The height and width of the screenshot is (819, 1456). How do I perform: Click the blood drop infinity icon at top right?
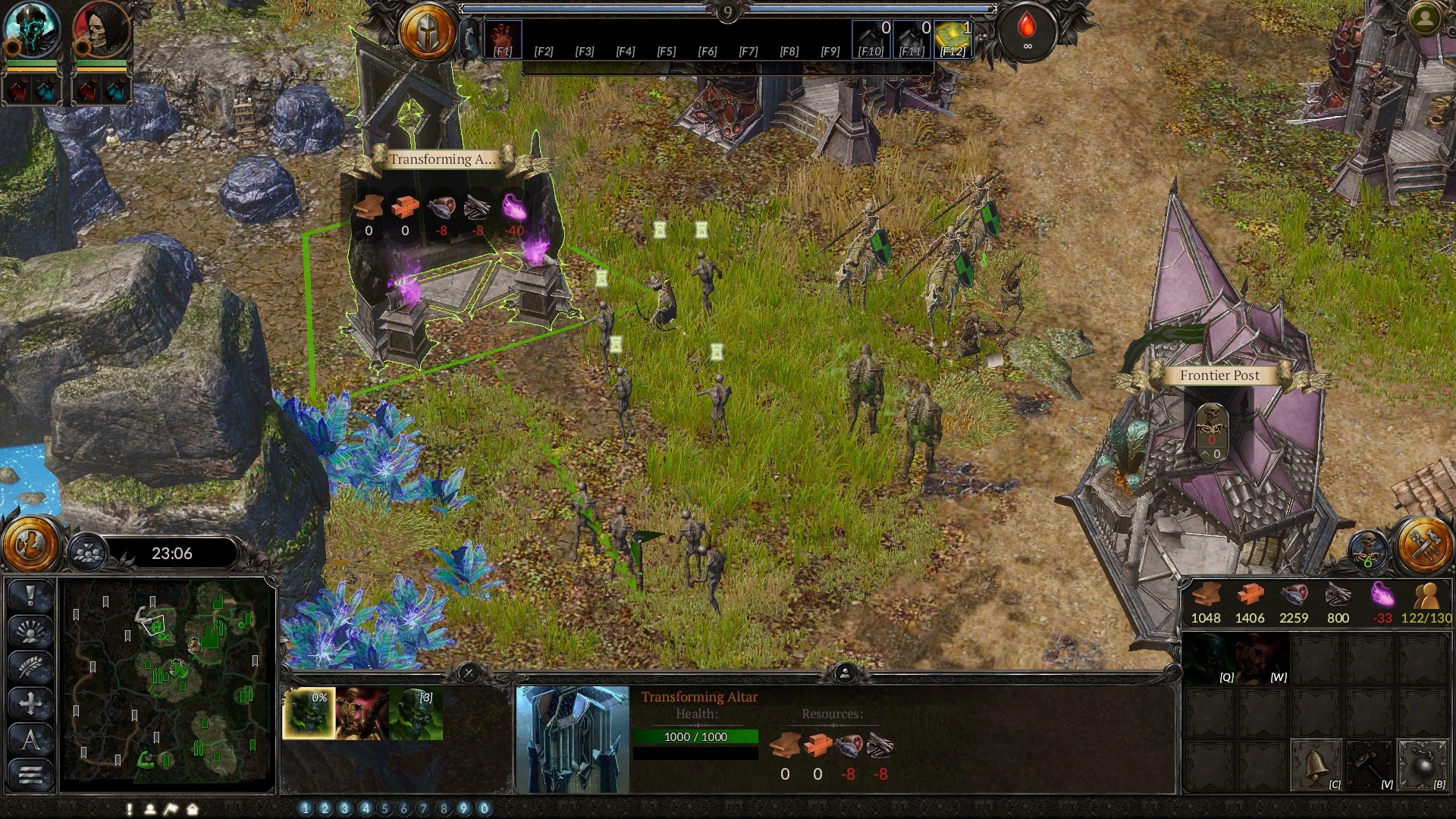(x=1028, y=32)
